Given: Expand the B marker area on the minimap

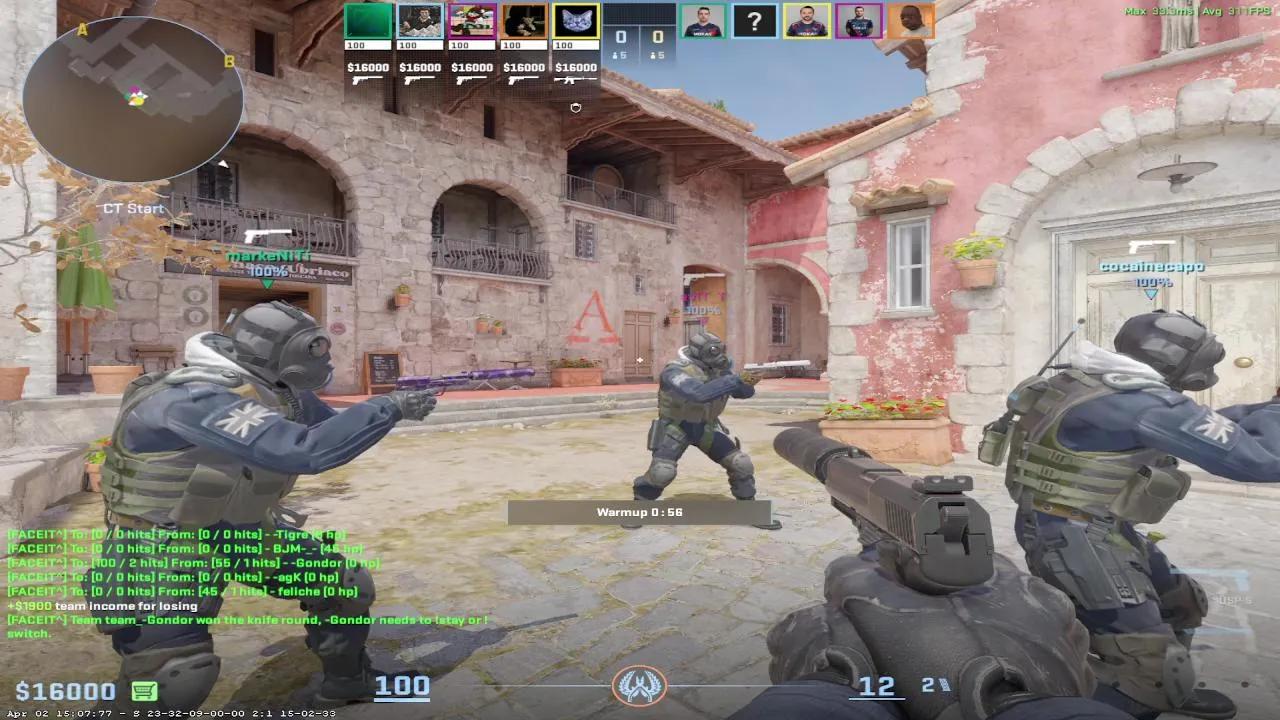Looking at the screenshot, I should coord(230,64).
